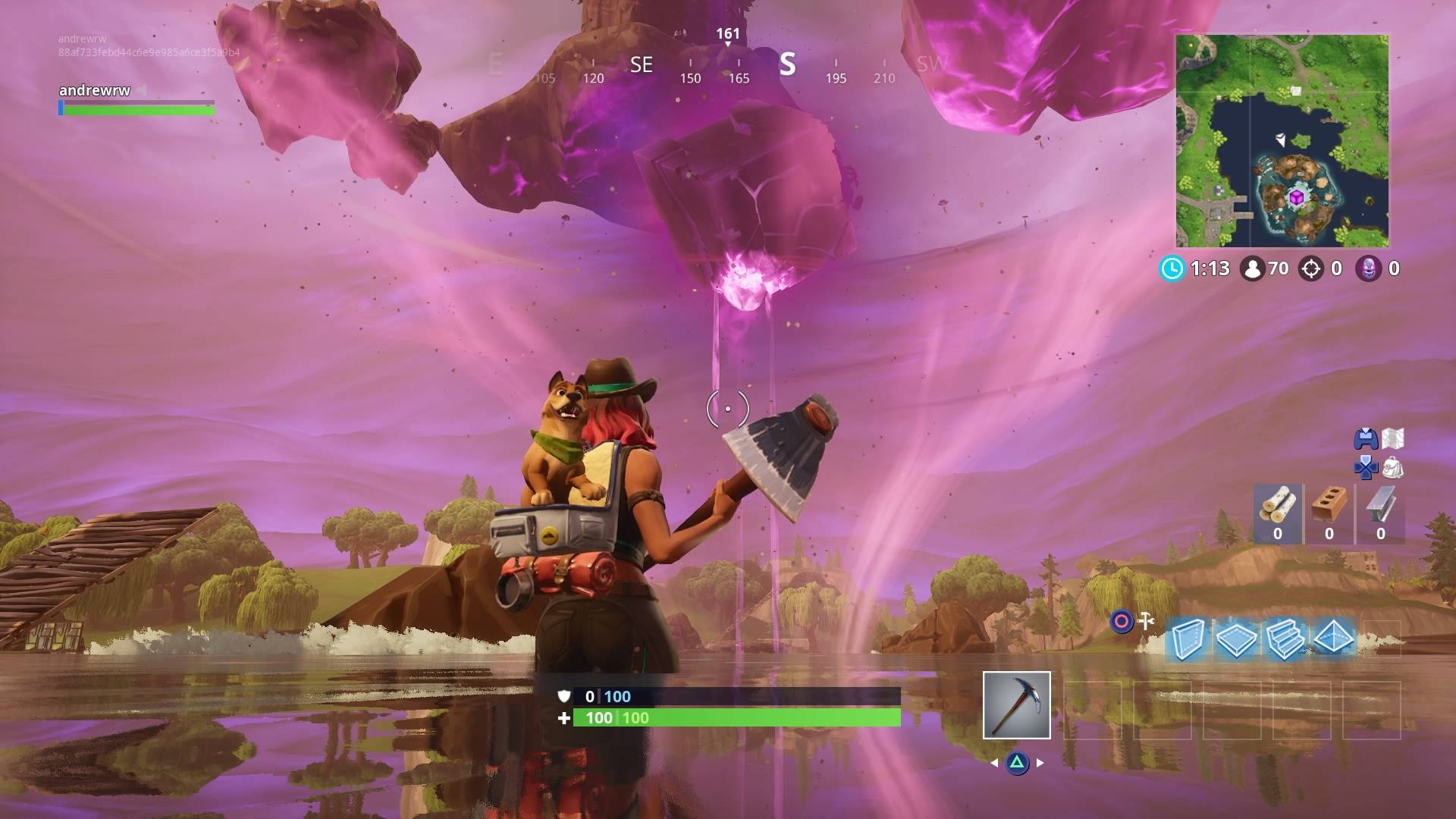Viewport: 1456px width, 819px height.
Task: Select the pickaxe hotbar slot
Action: 1016,704
